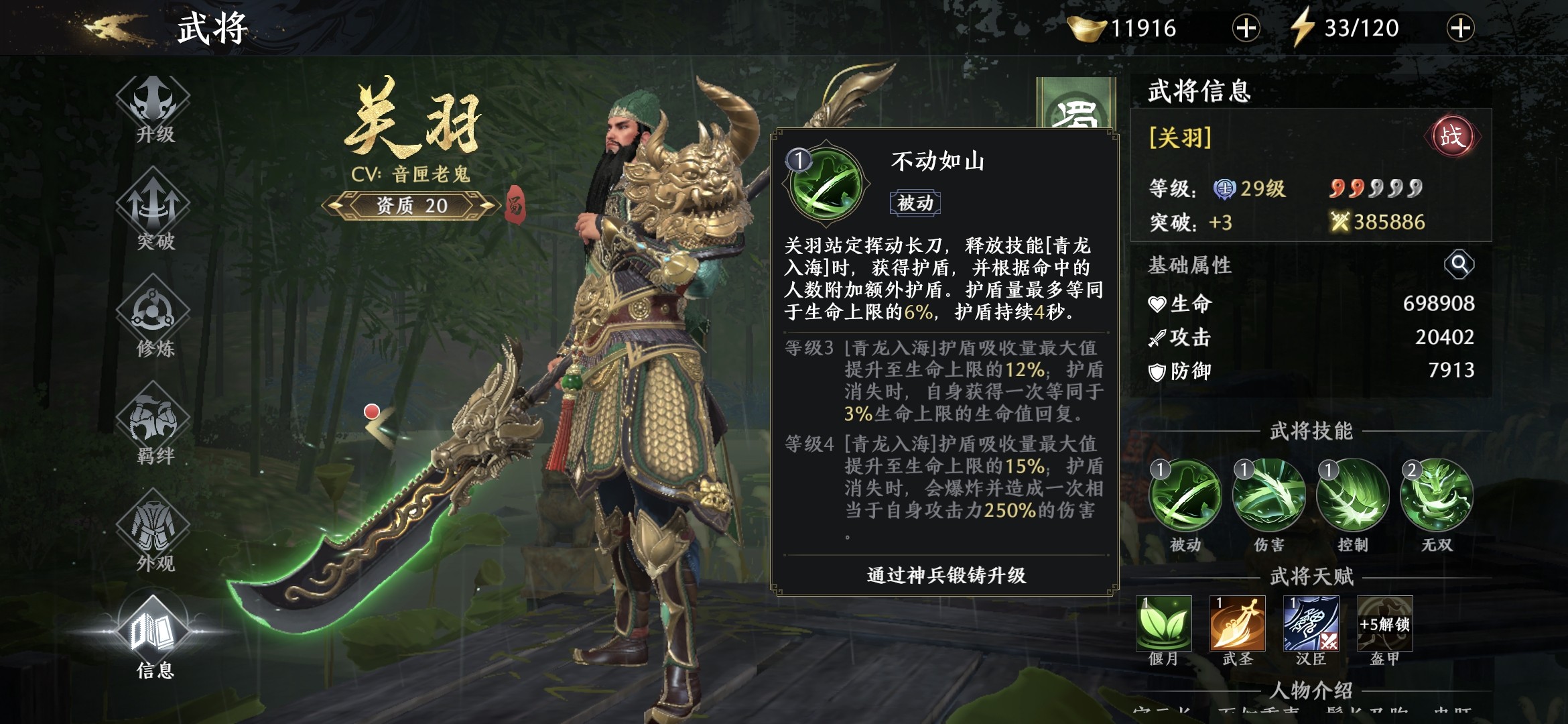View the 汉臣 talent icon
This screenshot has width=1568, height=724.
(1311, 623)
